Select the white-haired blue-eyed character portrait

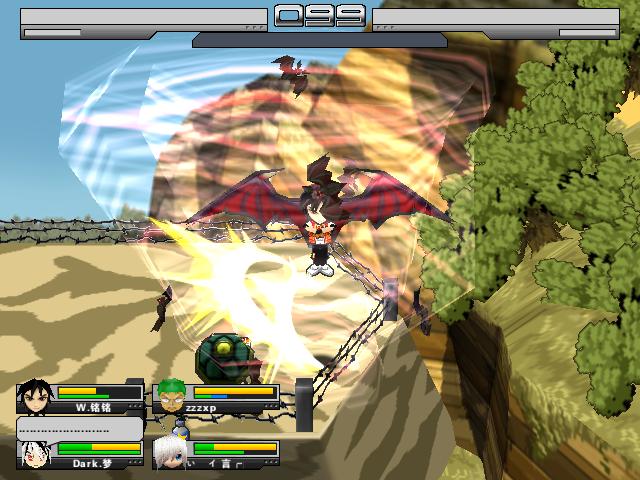click(171, 455)
